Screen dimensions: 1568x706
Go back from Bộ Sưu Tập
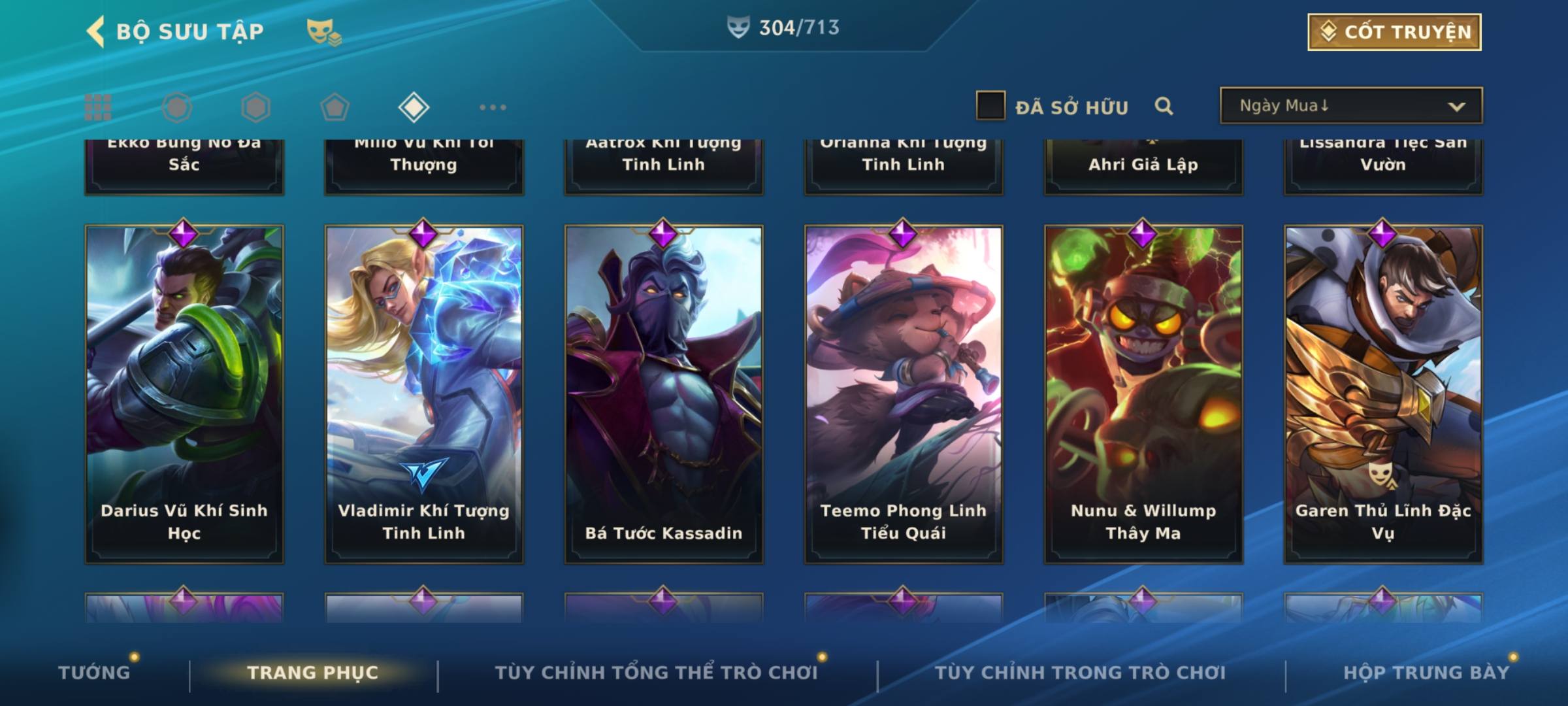click(96, 31)
